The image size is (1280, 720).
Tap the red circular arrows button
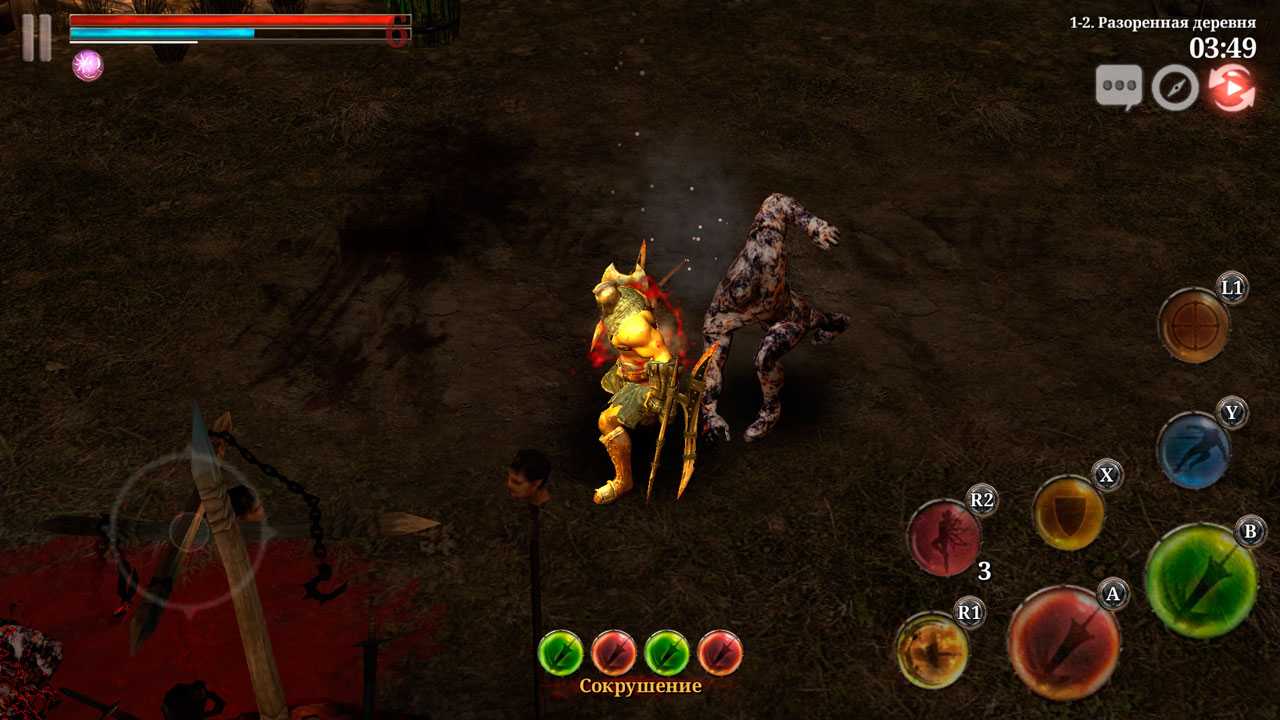coord(1231,88)
